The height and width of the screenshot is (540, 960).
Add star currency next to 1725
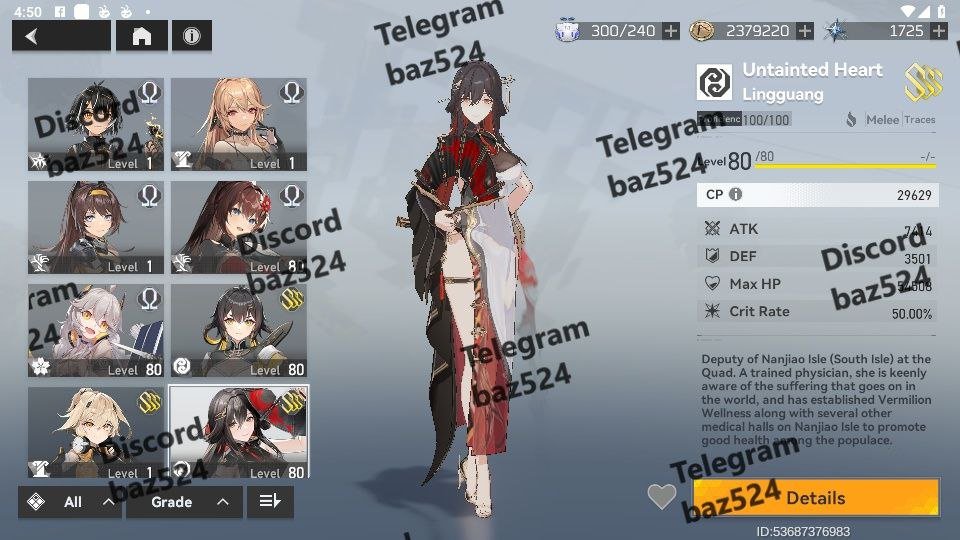[938, 31]
